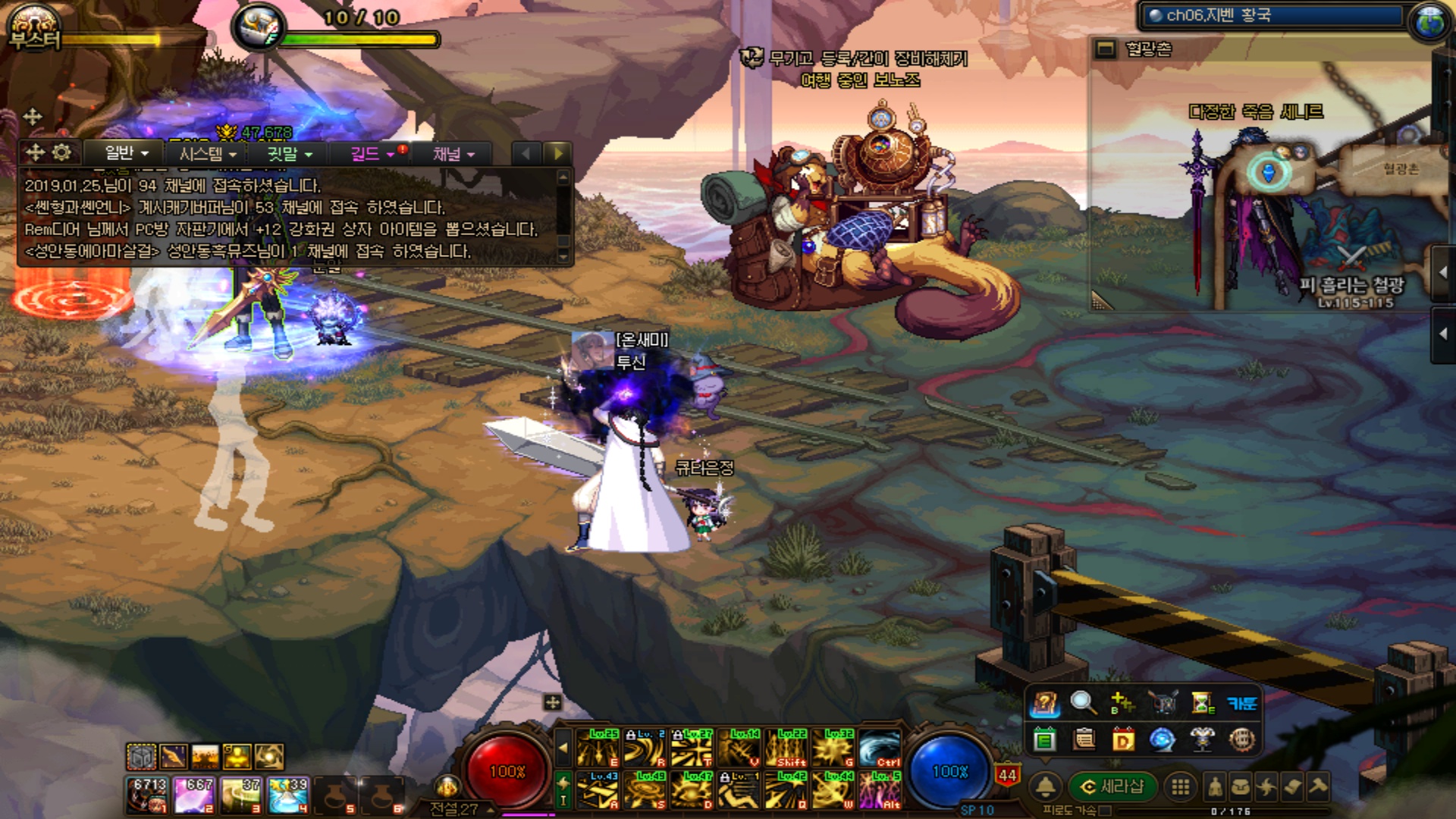
Task: Open the 채널 channel chat tab
Action: 453,154
